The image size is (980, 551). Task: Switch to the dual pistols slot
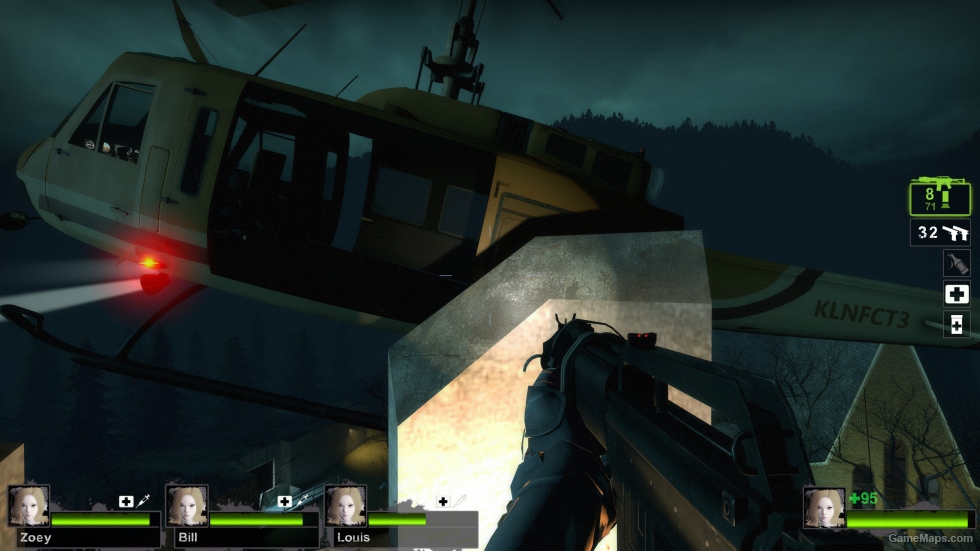tap(939, 233)
